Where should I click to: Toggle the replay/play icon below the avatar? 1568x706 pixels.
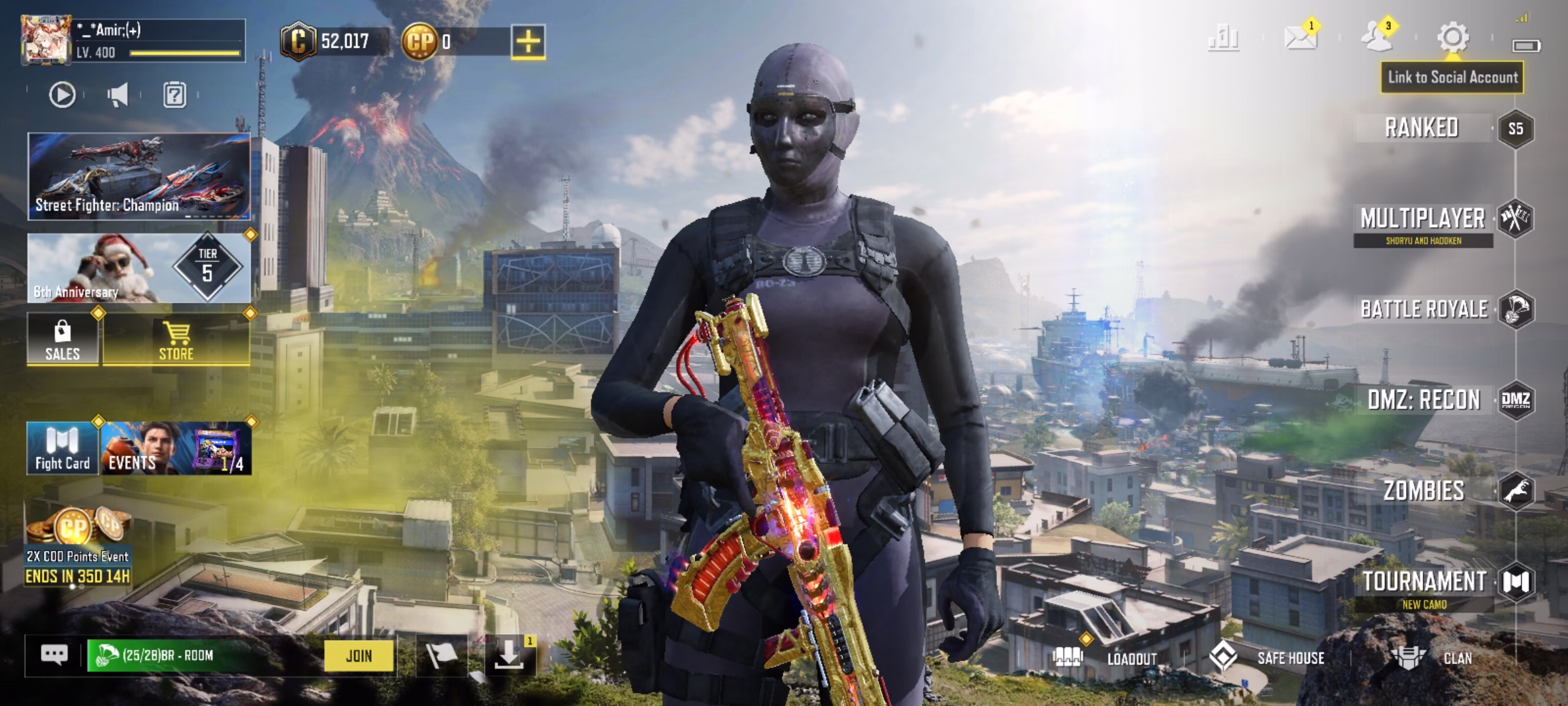click(61, 93)
